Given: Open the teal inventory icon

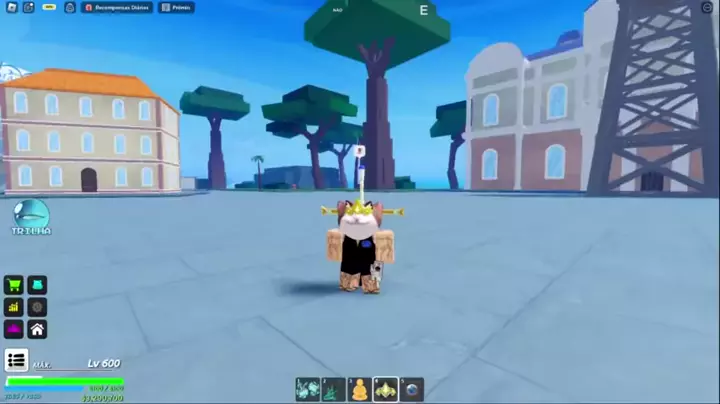Looking at the screenshot, I should point(37,285).
